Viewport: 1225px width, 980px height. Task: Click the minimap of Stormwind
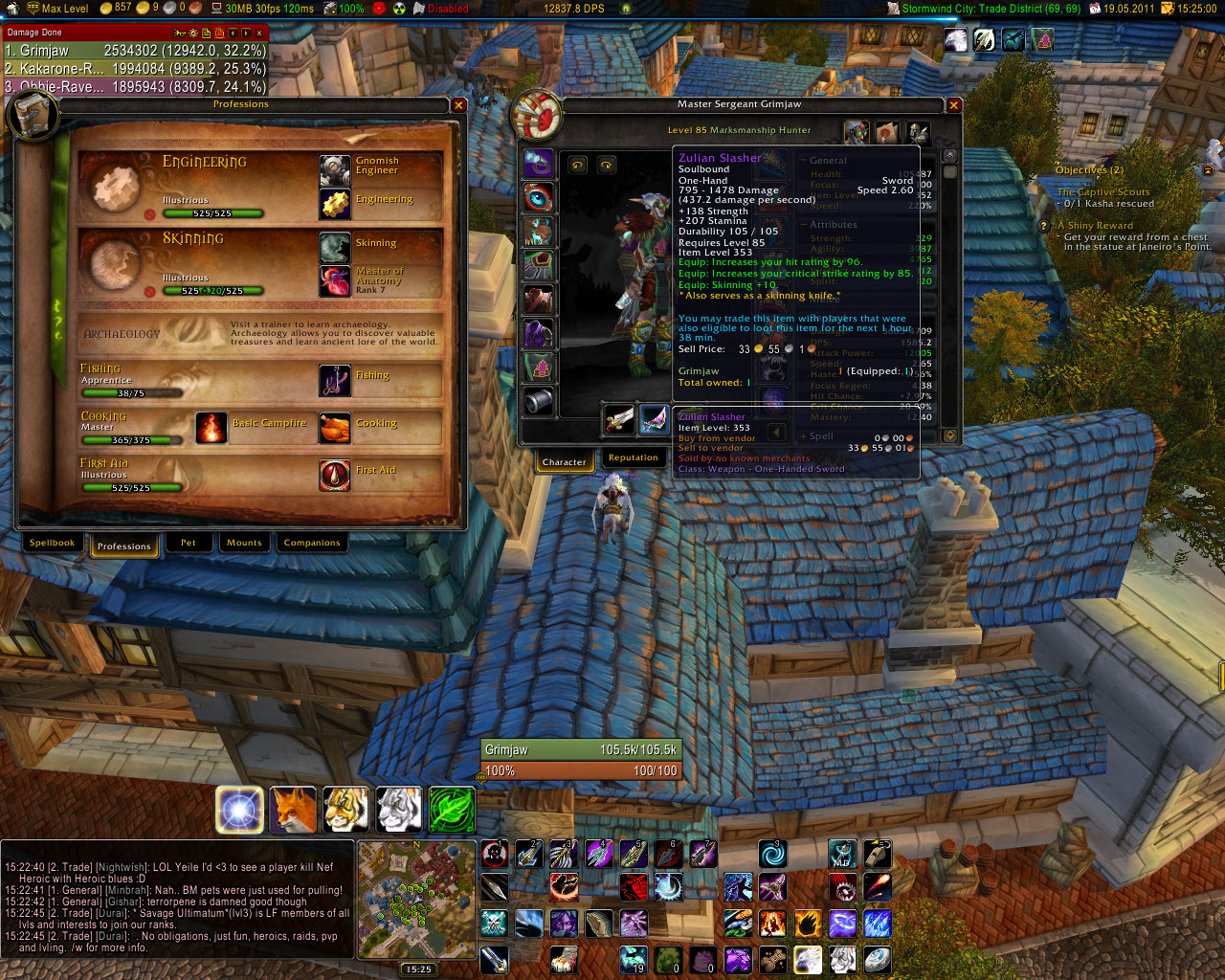click(416, 900)
